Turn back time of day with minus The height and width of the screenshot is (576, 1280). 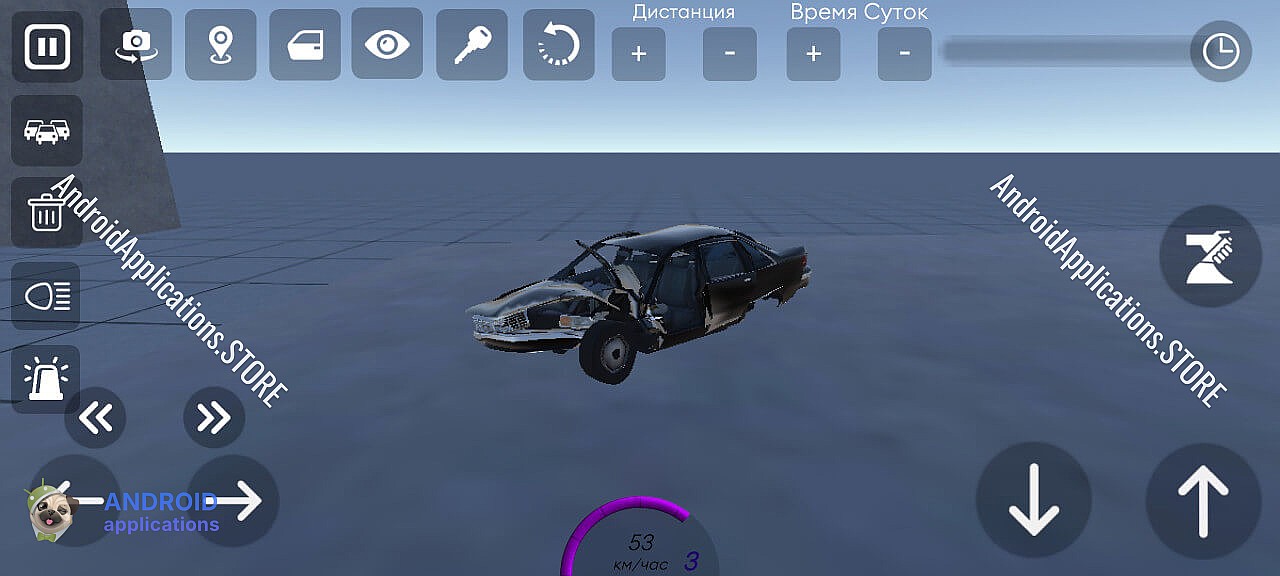(904, 54)
